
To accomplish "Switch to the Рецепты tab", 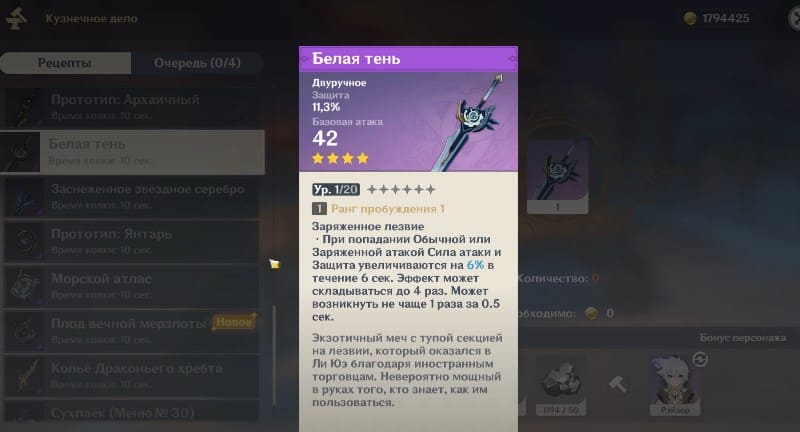I will (64, 63).
